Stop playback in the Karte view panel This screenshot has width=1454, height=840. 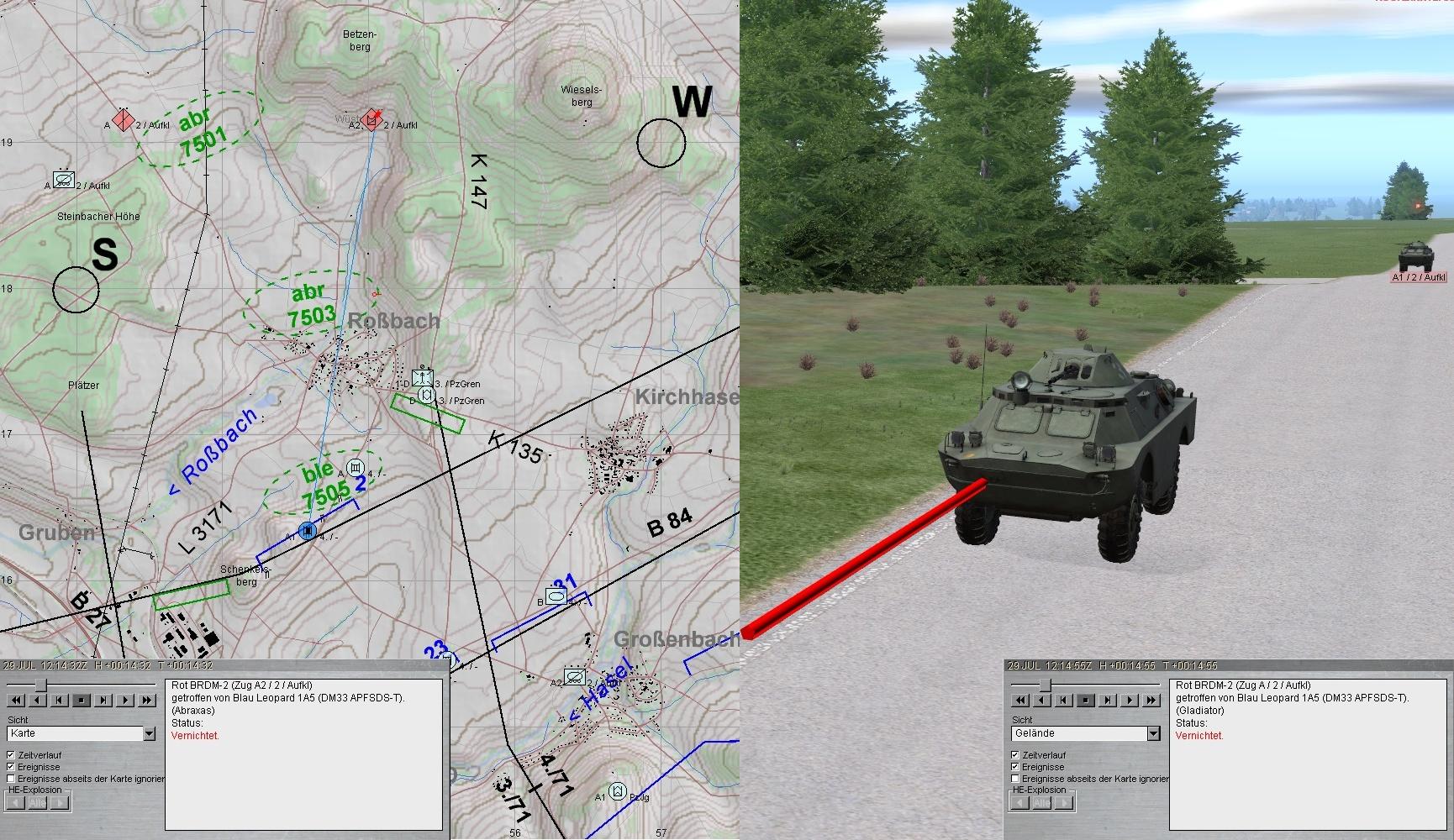[82, 700]
